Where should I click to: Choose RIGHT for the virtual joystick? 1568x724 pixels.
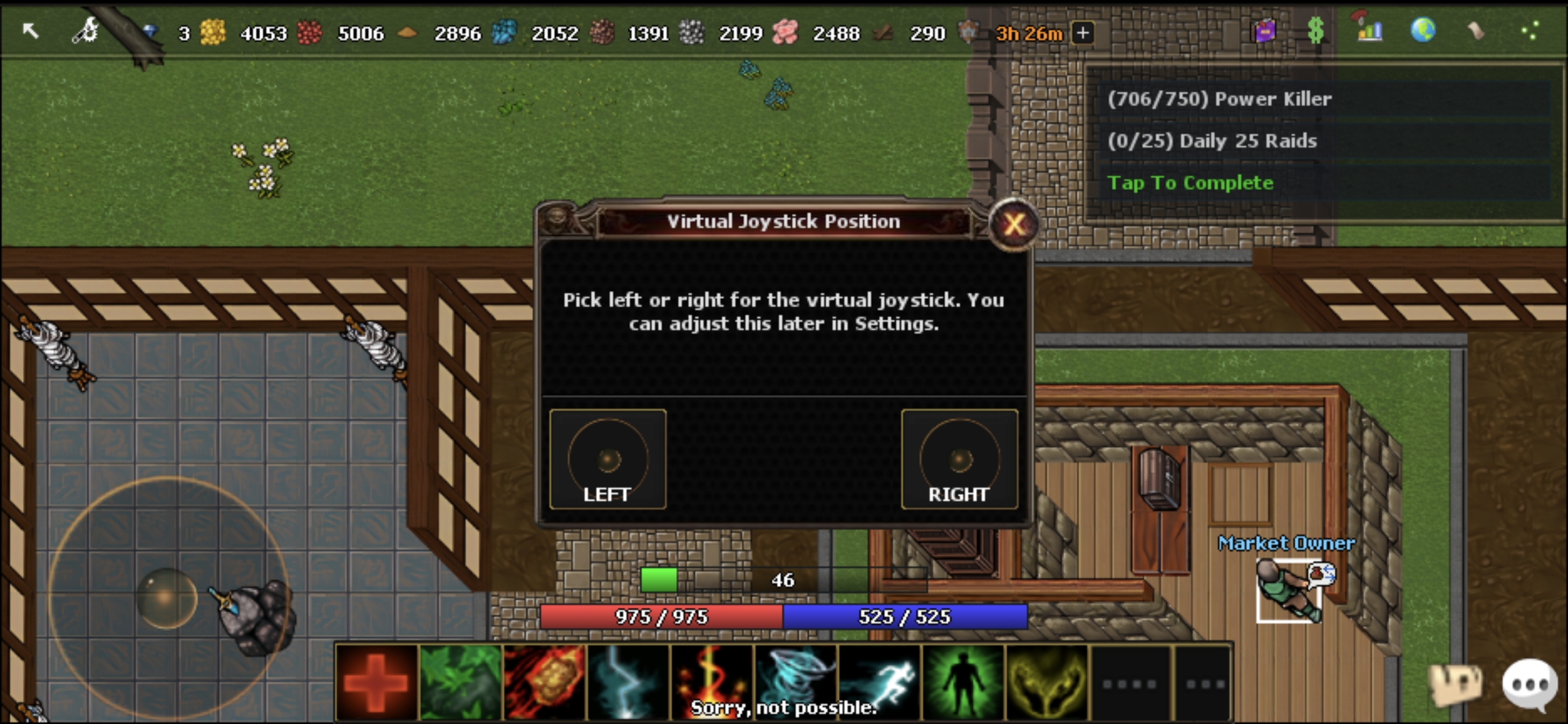(x=959, y=460)
